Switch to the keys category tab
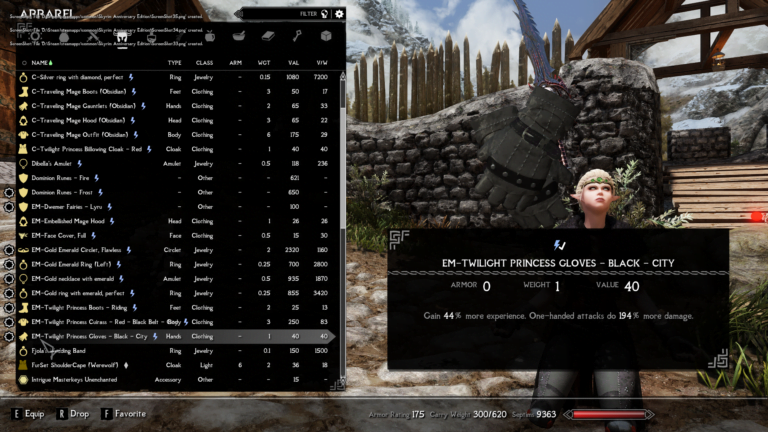768x432 pixels. pos(297,36)
